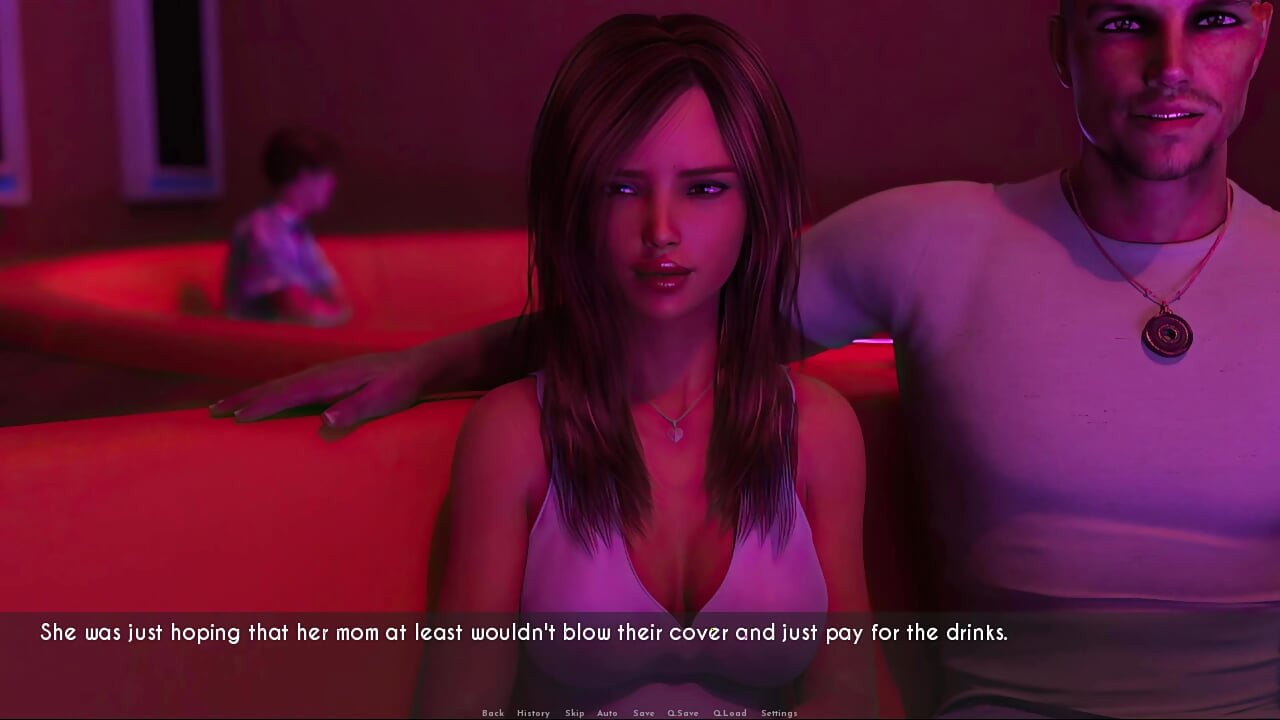Click Q.Load in the bottom quick menu
The width and height of the screenshot is (1280, 720).
[x=730, y=713]
